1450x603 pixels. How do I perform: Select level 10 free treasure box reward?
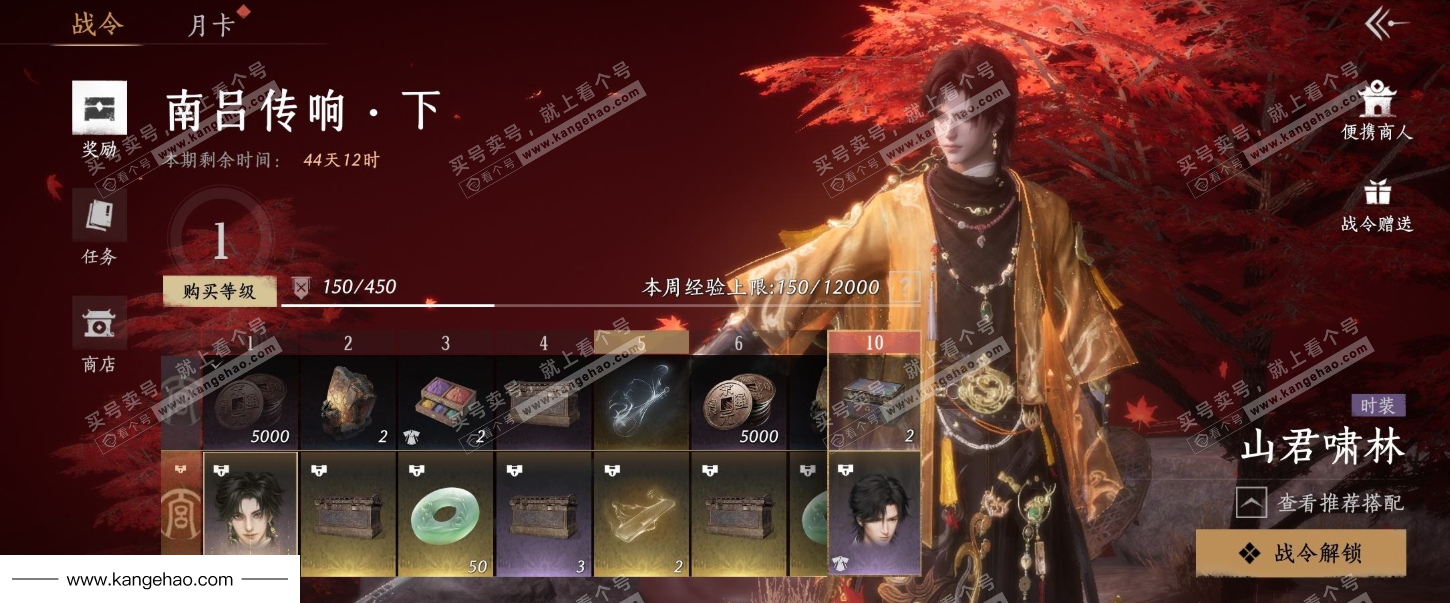tap(874, 401)
